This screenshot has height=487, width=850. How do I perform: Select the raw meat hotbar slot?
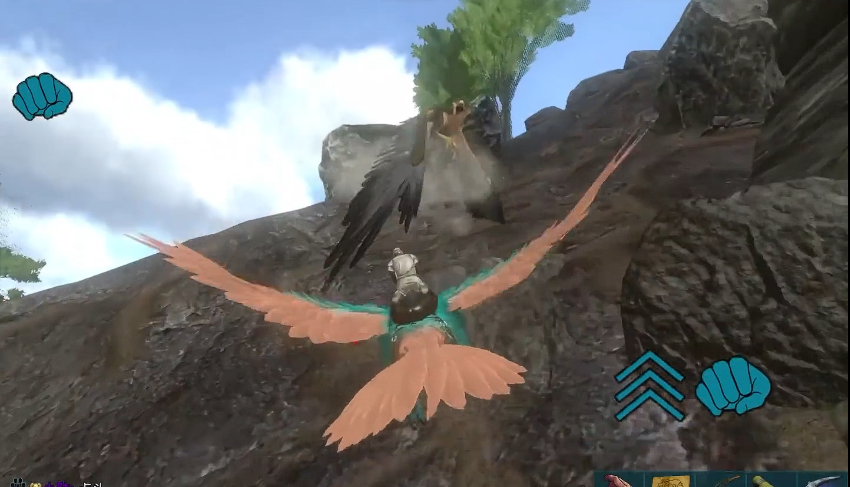coord(620,481)
